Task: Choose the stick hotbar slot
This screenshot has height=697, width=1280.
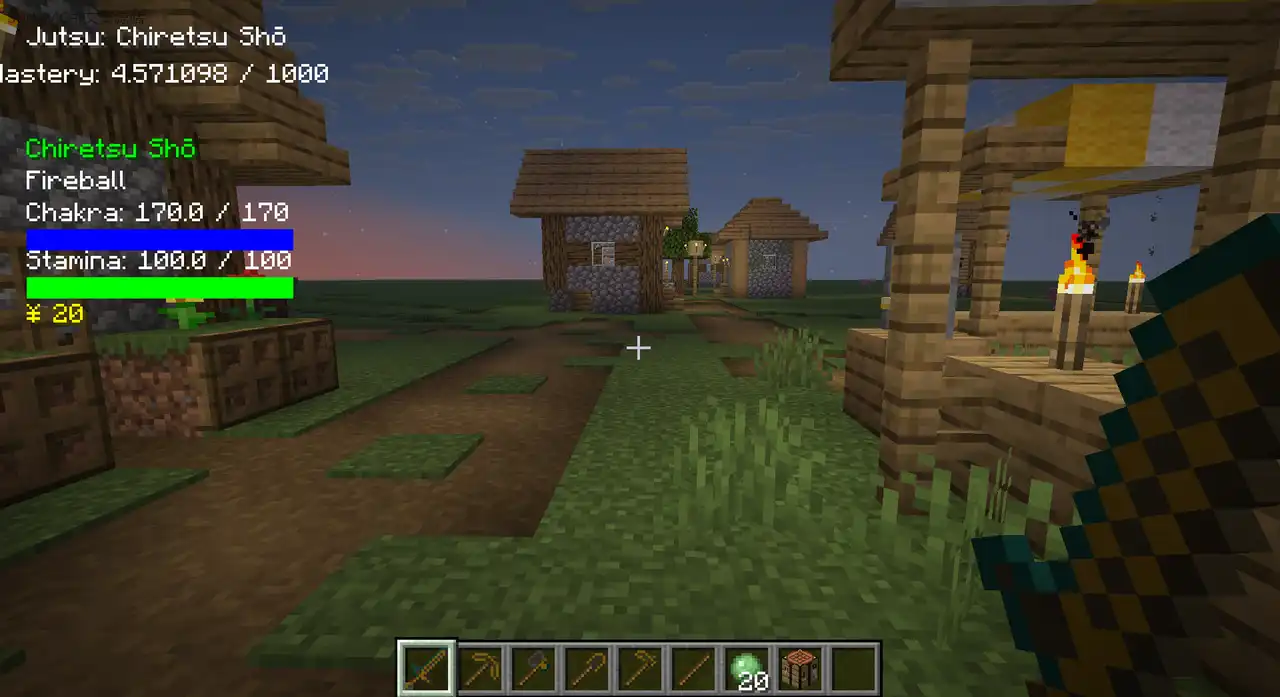Action: click(x=692, y=667)
